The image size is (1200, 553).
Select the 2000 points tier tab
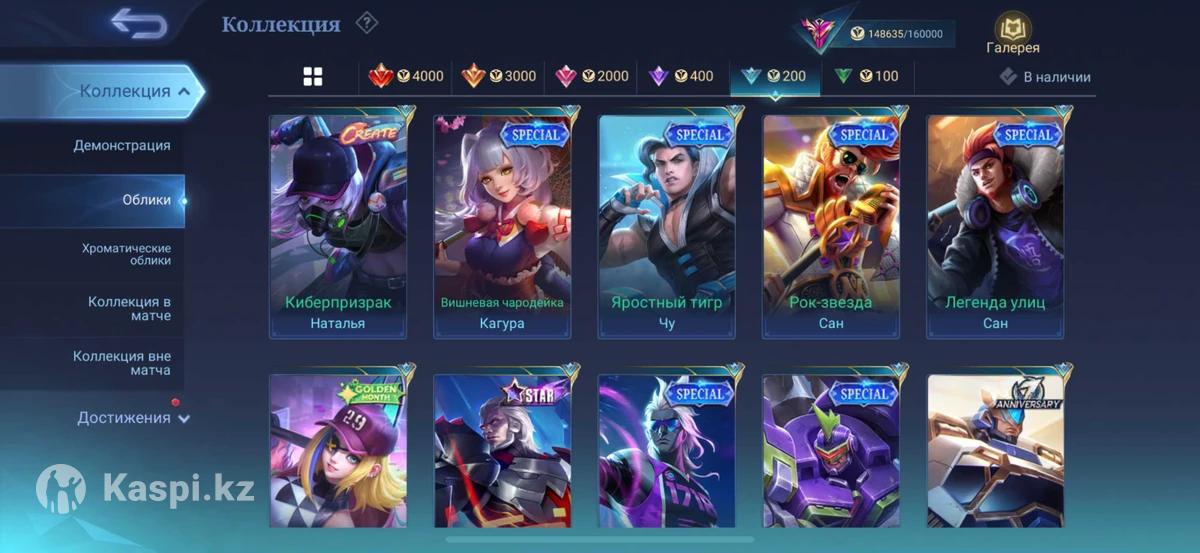tap(592, 76)
